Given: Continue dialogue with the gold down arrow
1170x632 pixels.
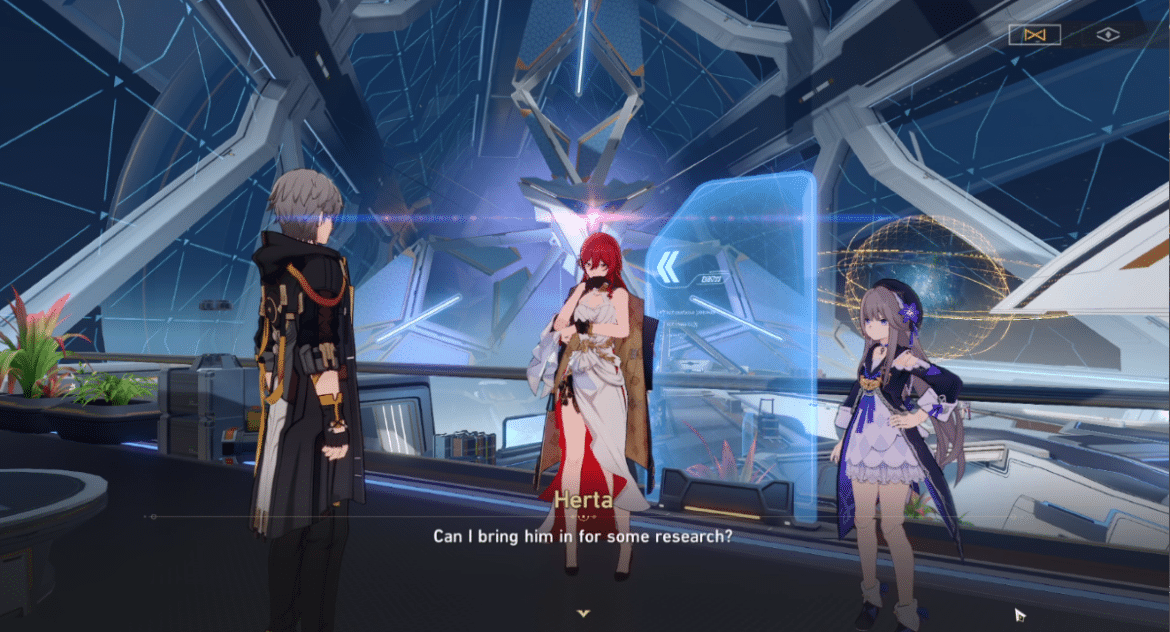Looking at the screenshot, I should click(x=584, y=612).
